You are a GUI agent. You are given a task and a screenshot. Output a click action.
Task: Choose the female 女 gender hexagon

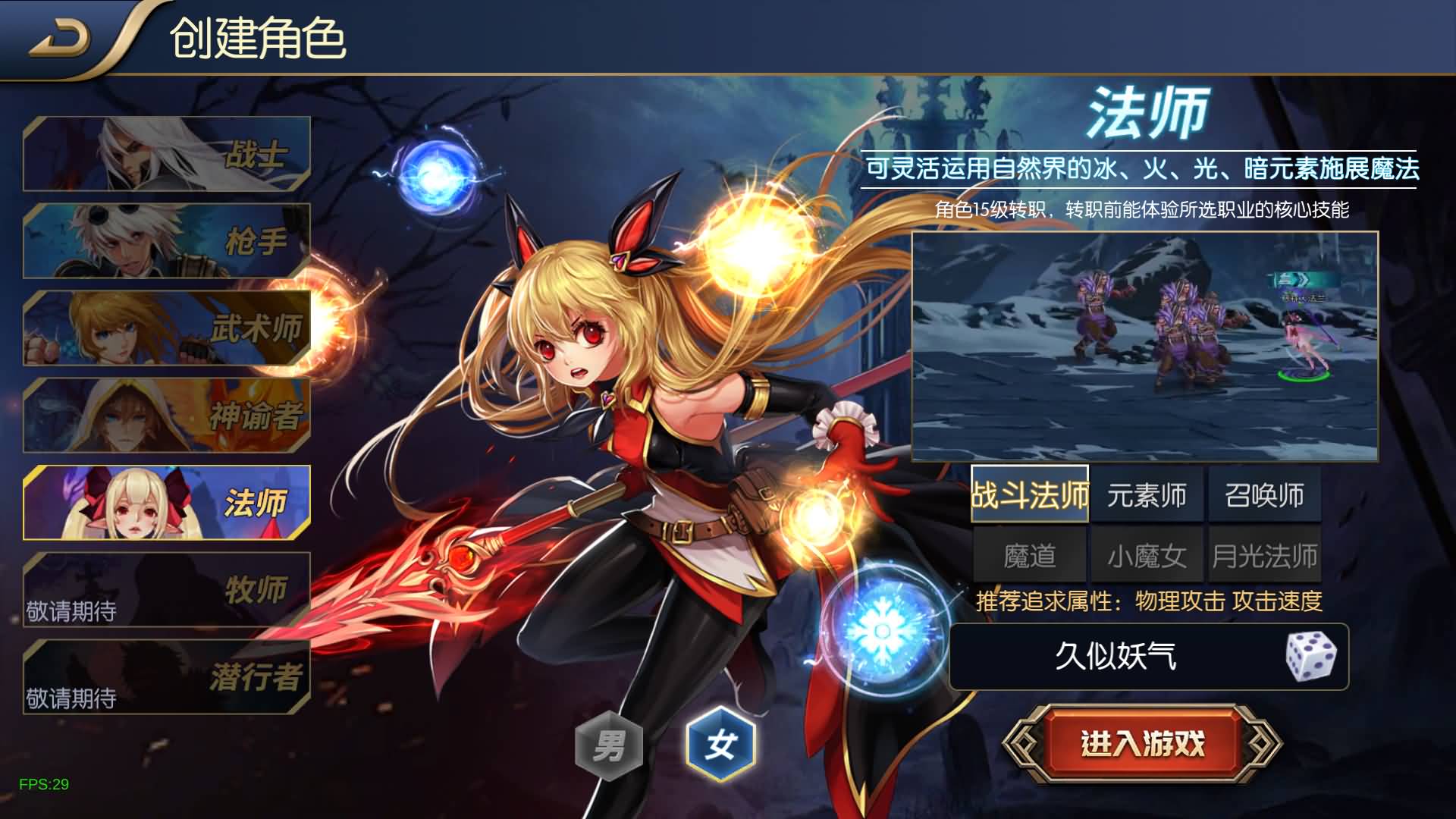[720, 745]
